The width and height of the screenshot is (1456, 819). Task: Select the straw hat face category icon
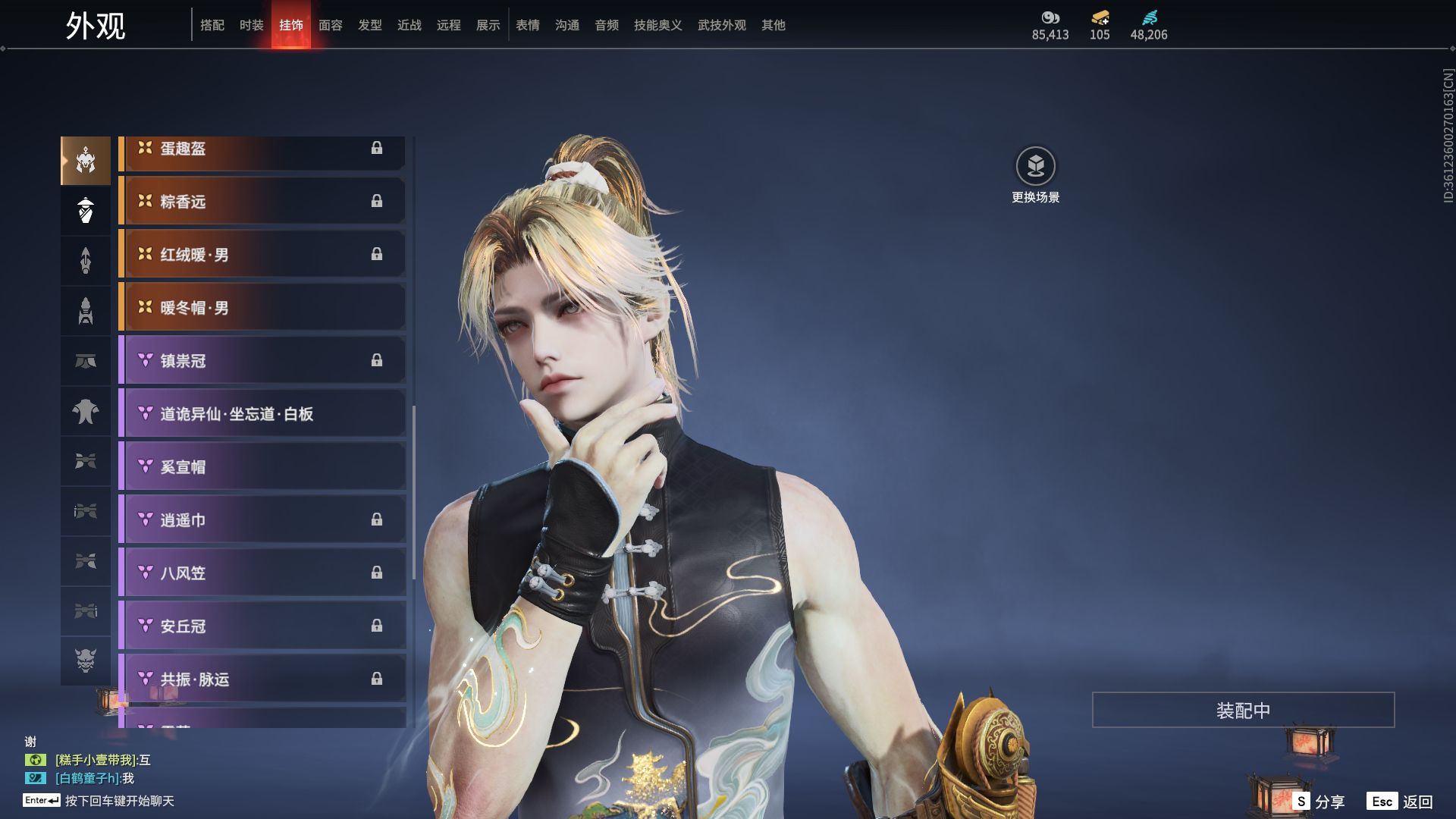click(86, 210)
